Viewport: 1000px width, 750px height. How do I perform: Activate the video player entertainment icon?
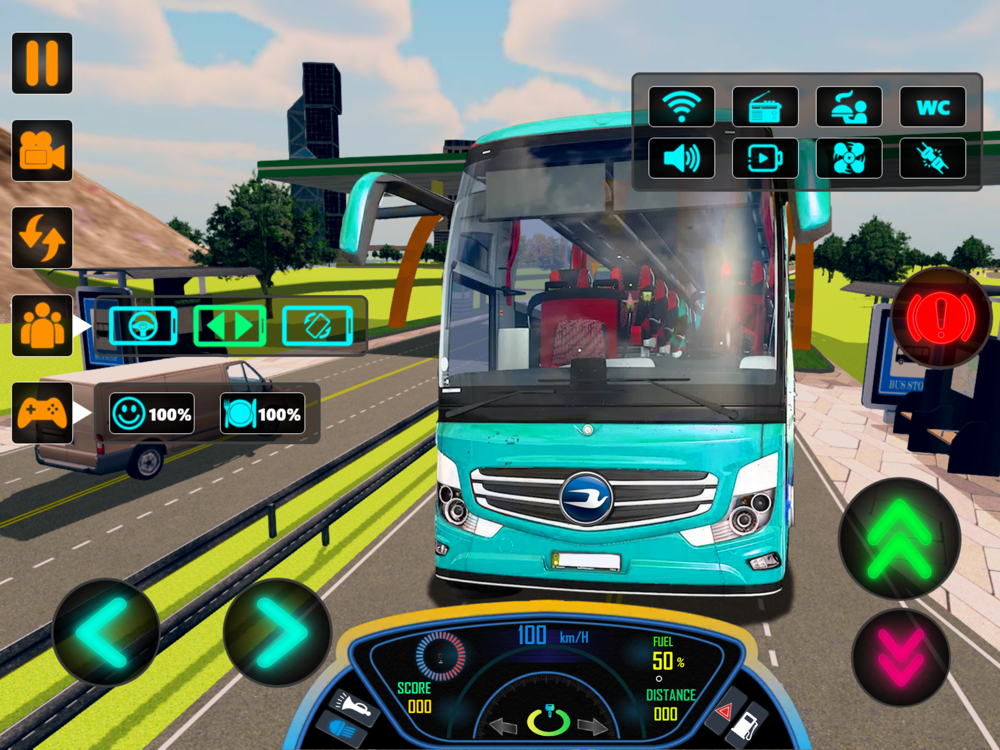pos(765,158)
